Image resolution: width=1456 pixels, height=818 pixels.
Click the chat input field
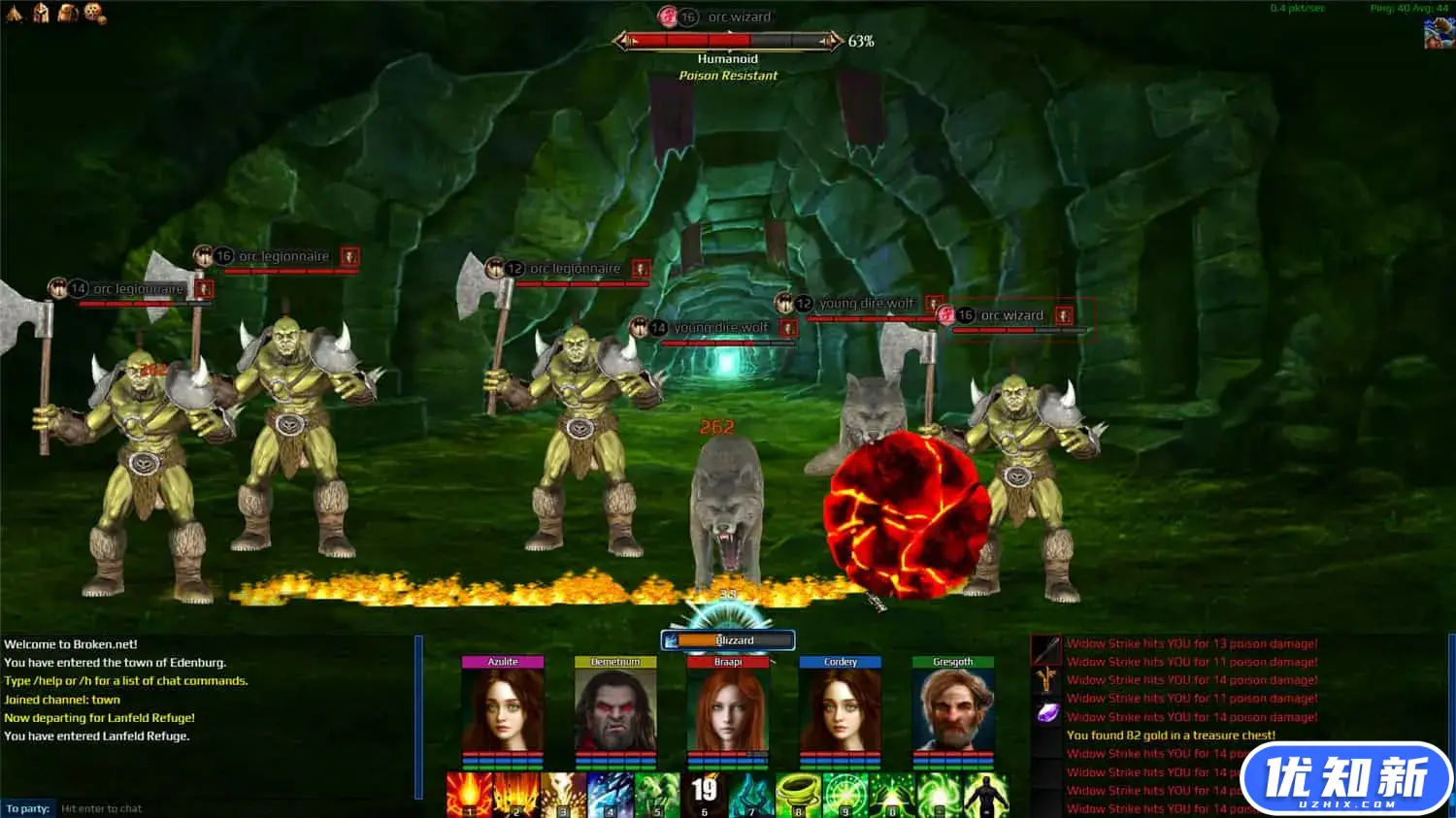point(233,808)
